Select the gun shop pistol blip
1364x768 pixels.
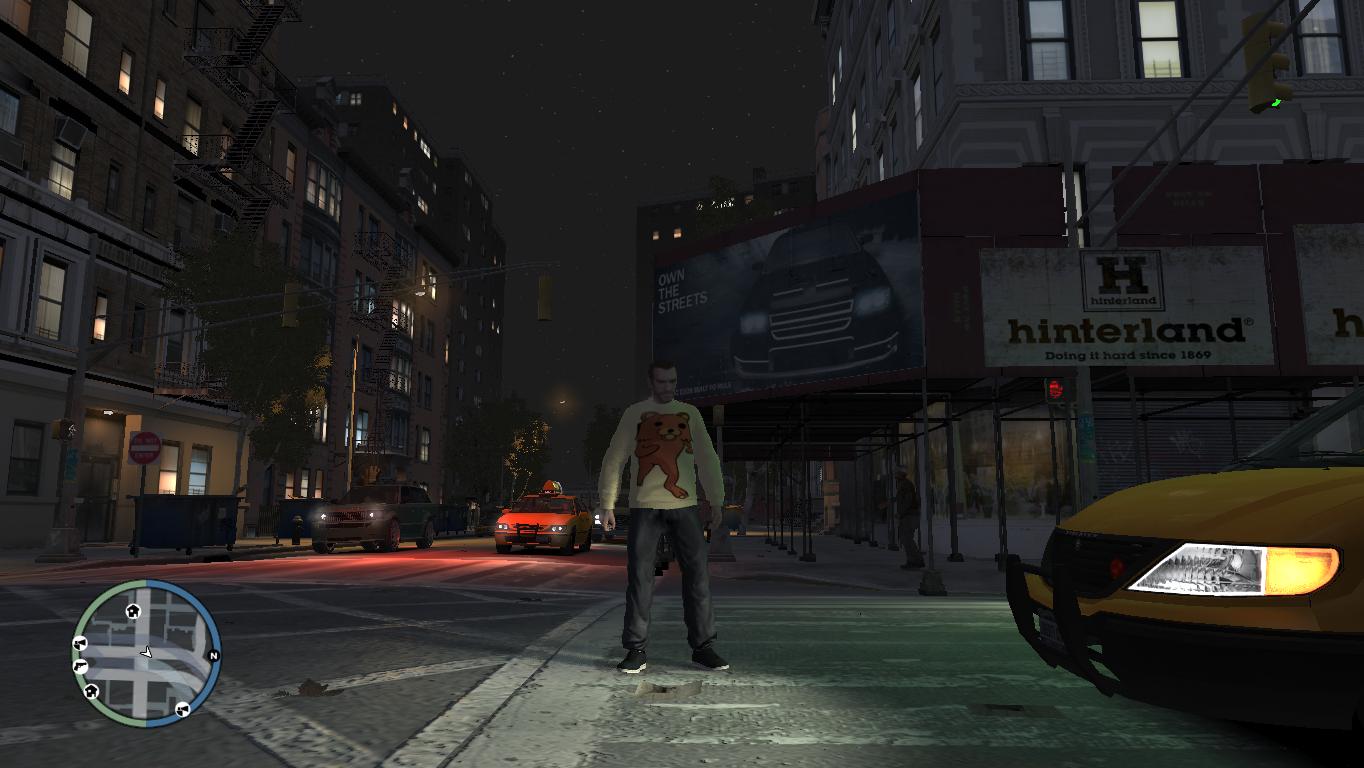80,666
